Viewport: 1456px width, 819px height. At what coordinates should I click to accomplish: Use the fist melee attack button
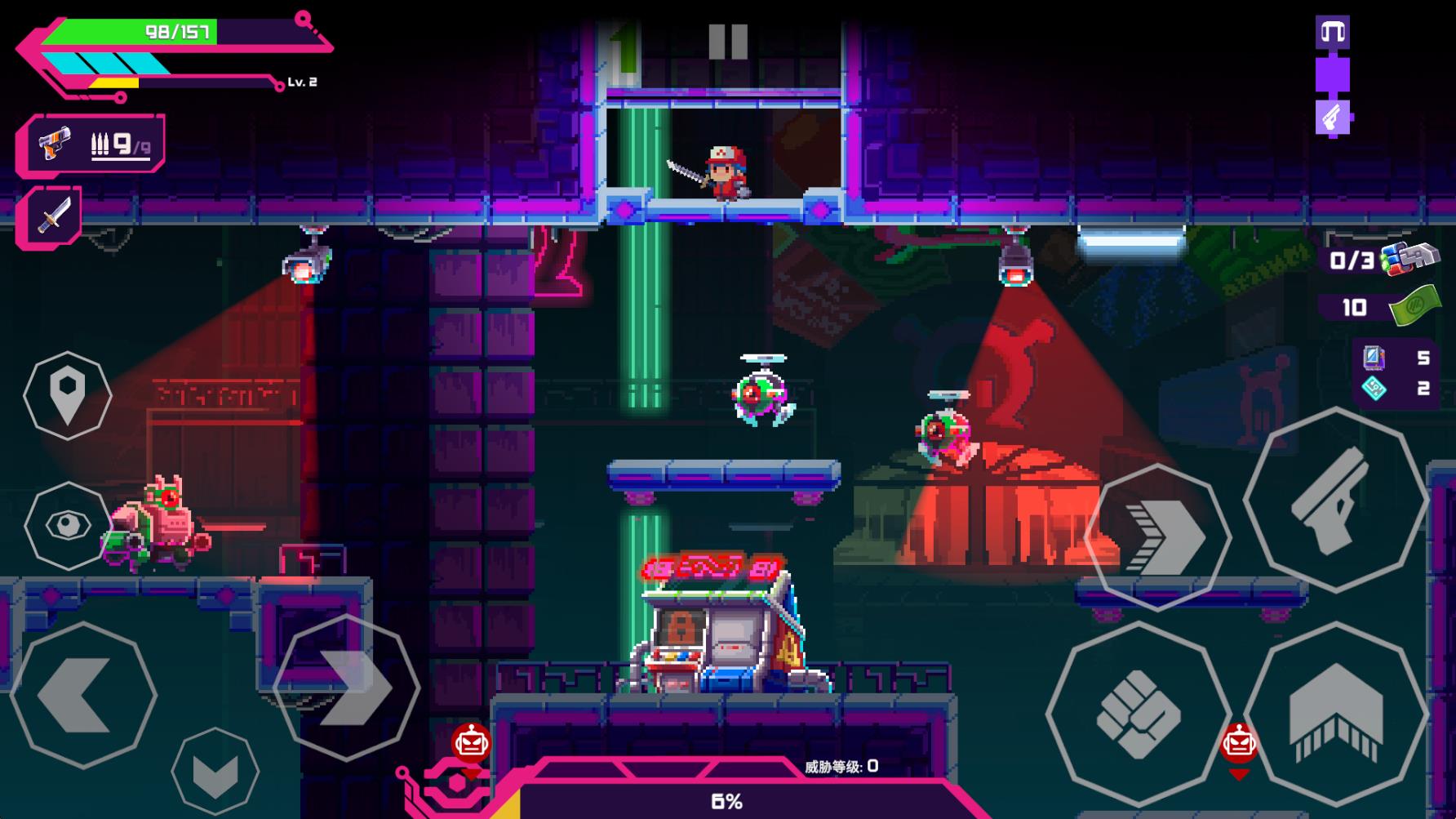point(1139,713)
